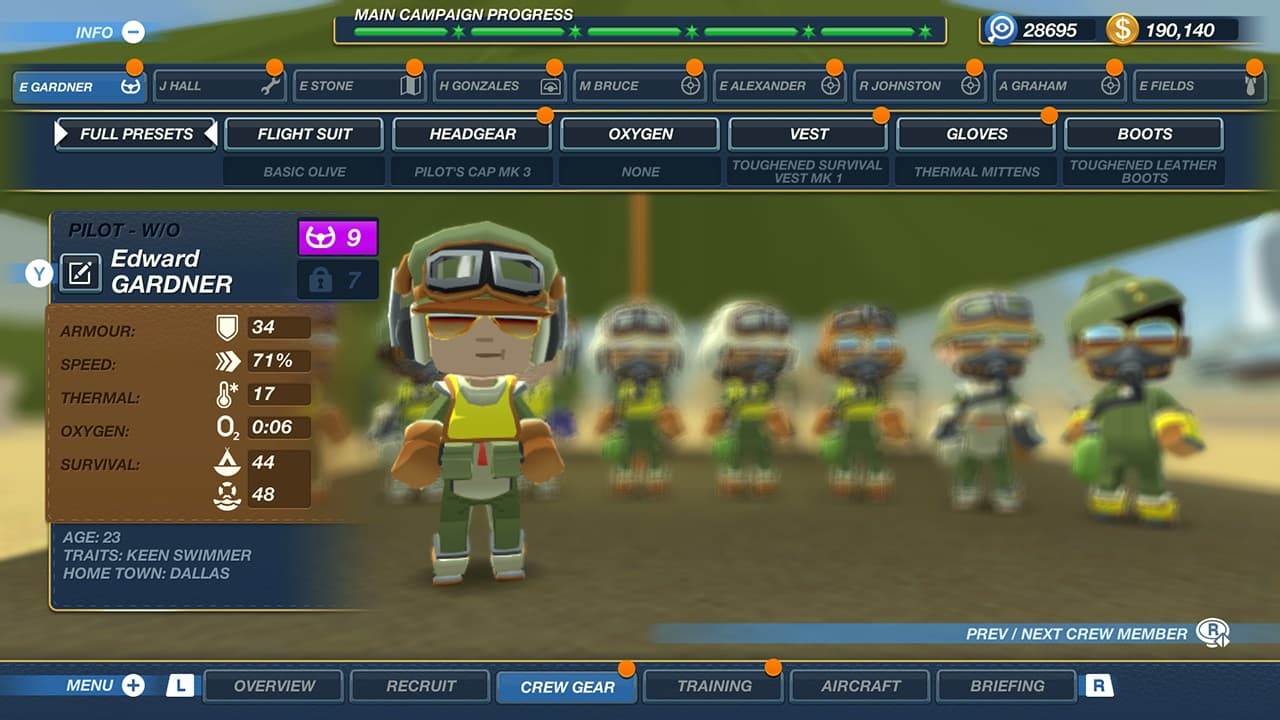1280x720 pixels.
Task: Click the intel magnifier icon showing 28695
Action: coord(1000,30)
